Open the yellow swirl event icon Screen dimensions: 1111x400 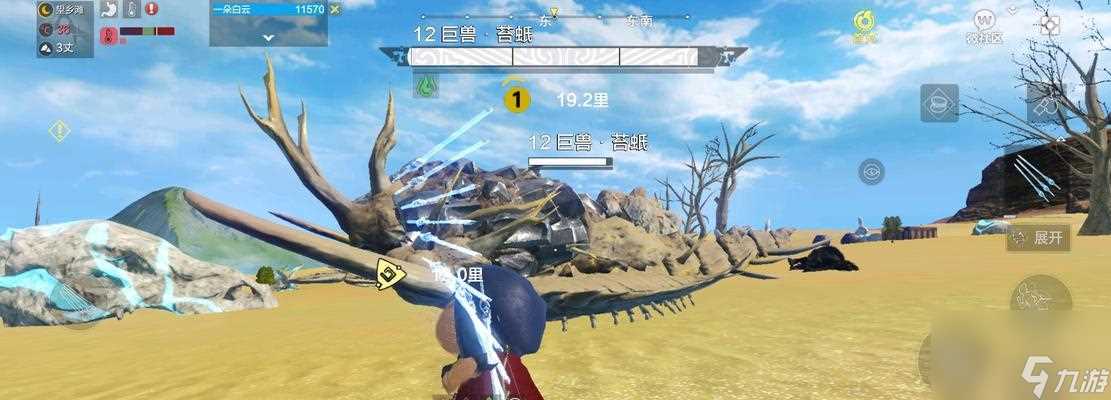click(863, 23)
